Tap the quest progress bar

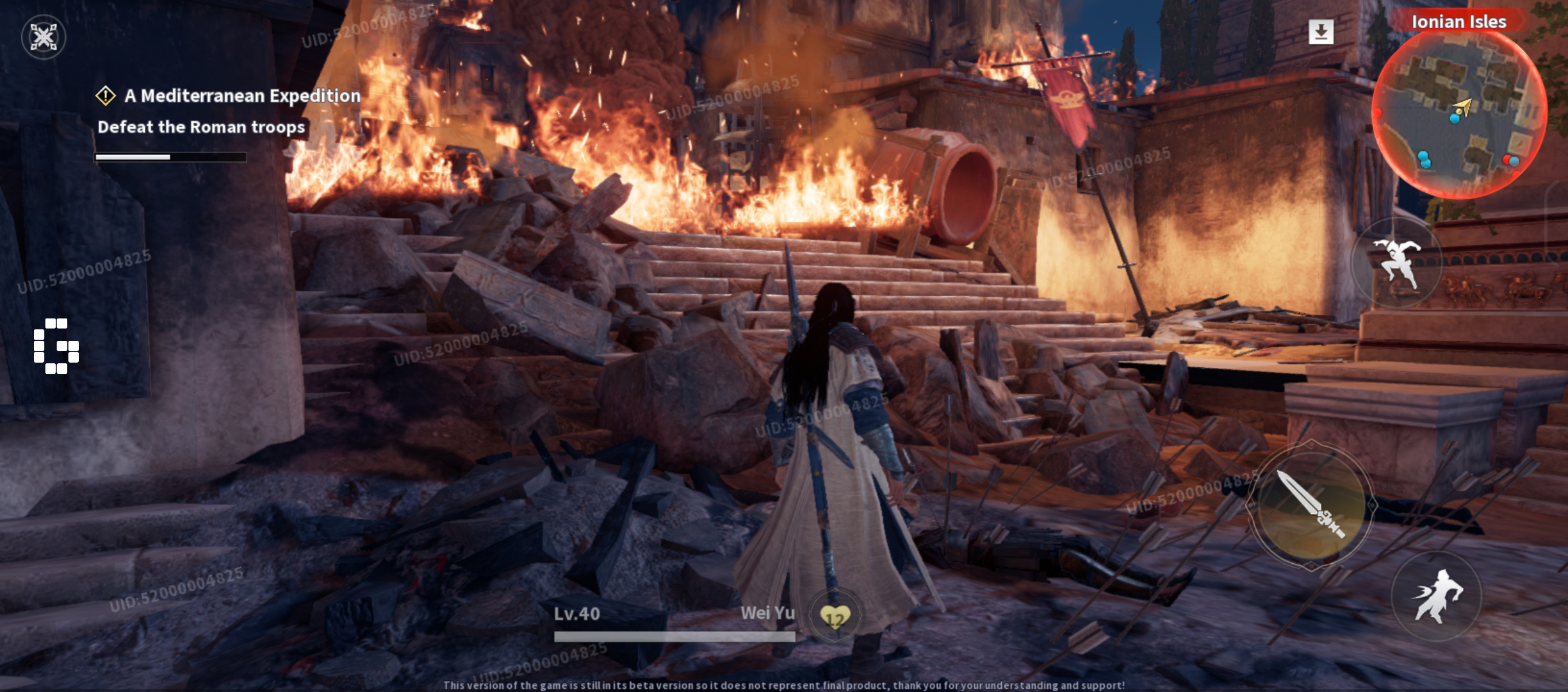pyautogui.click(x=172, y=156)
